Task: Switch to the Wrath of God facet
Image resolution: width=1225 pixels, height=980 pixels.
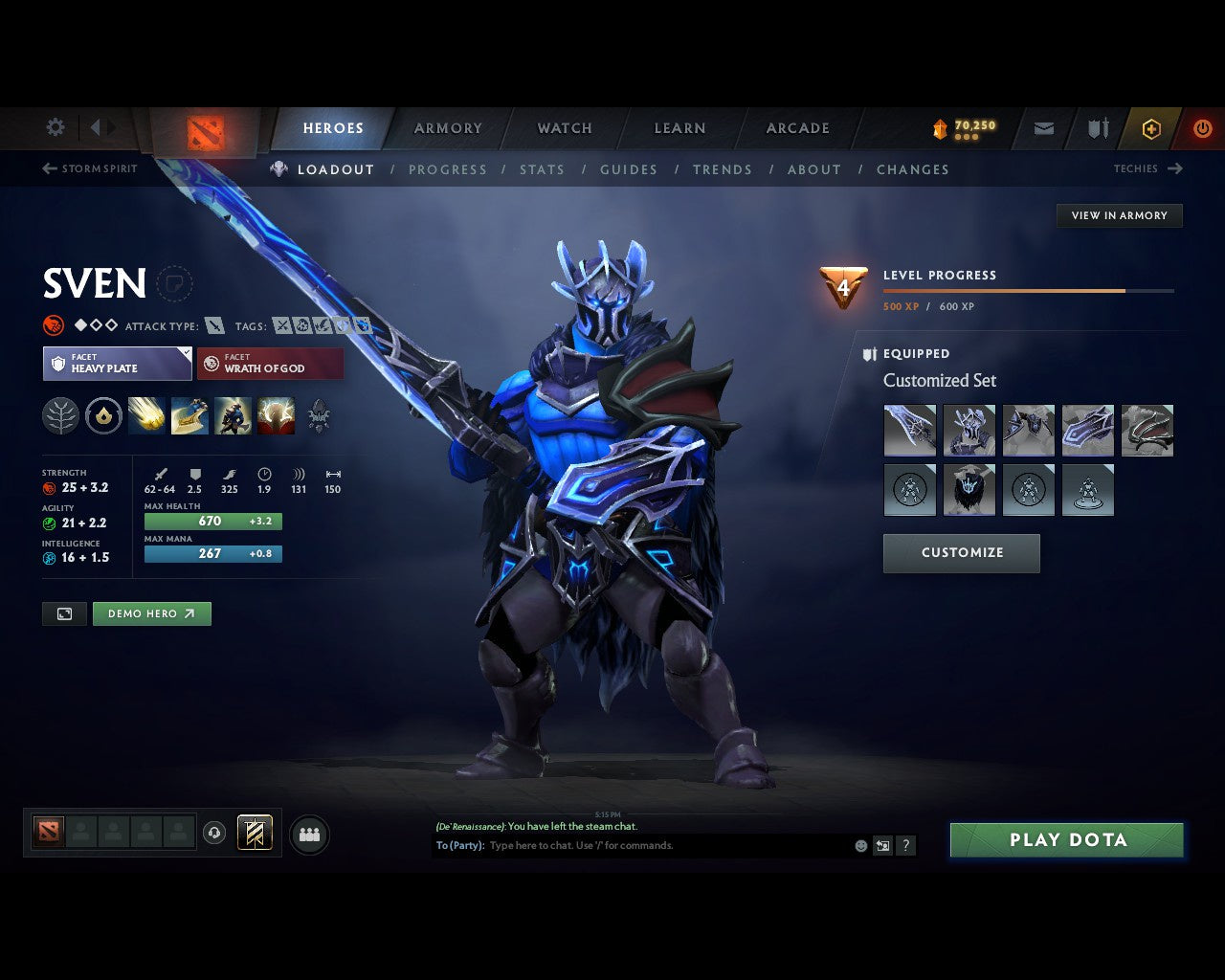Action: (270, 364)
